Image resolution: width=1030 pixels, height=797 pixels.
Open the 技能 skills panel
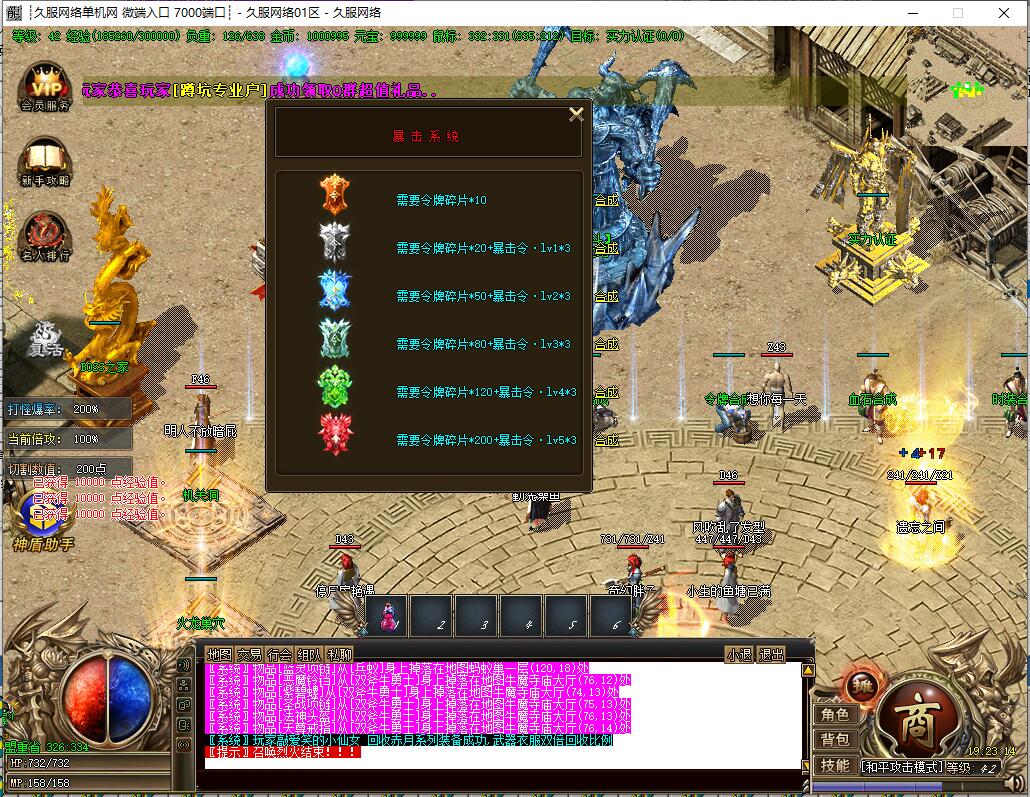pyautogui.click(x=835, y=766)
